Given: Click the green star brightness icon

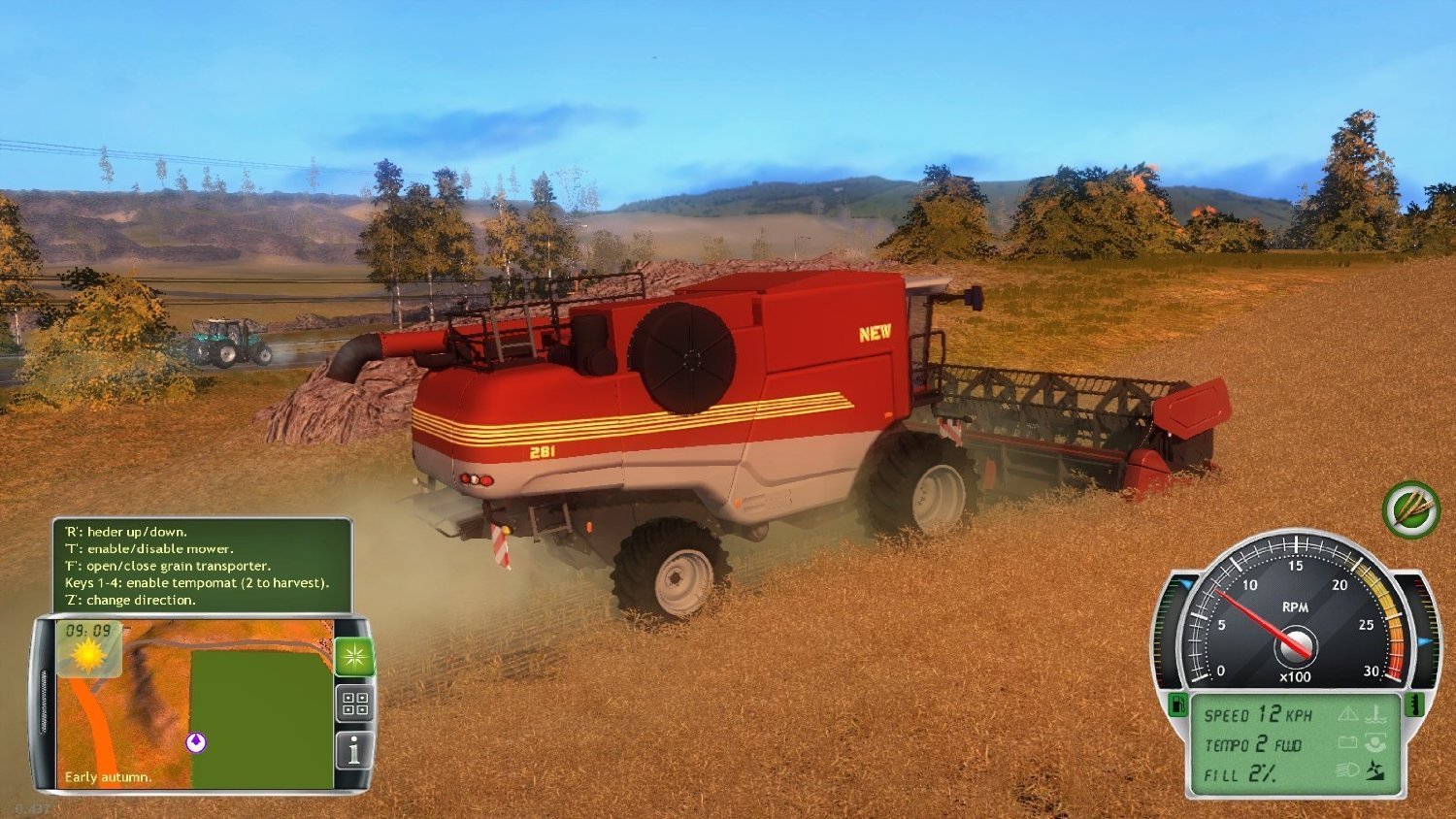Looking at the screenshot, I should click(x=354, y=657).
